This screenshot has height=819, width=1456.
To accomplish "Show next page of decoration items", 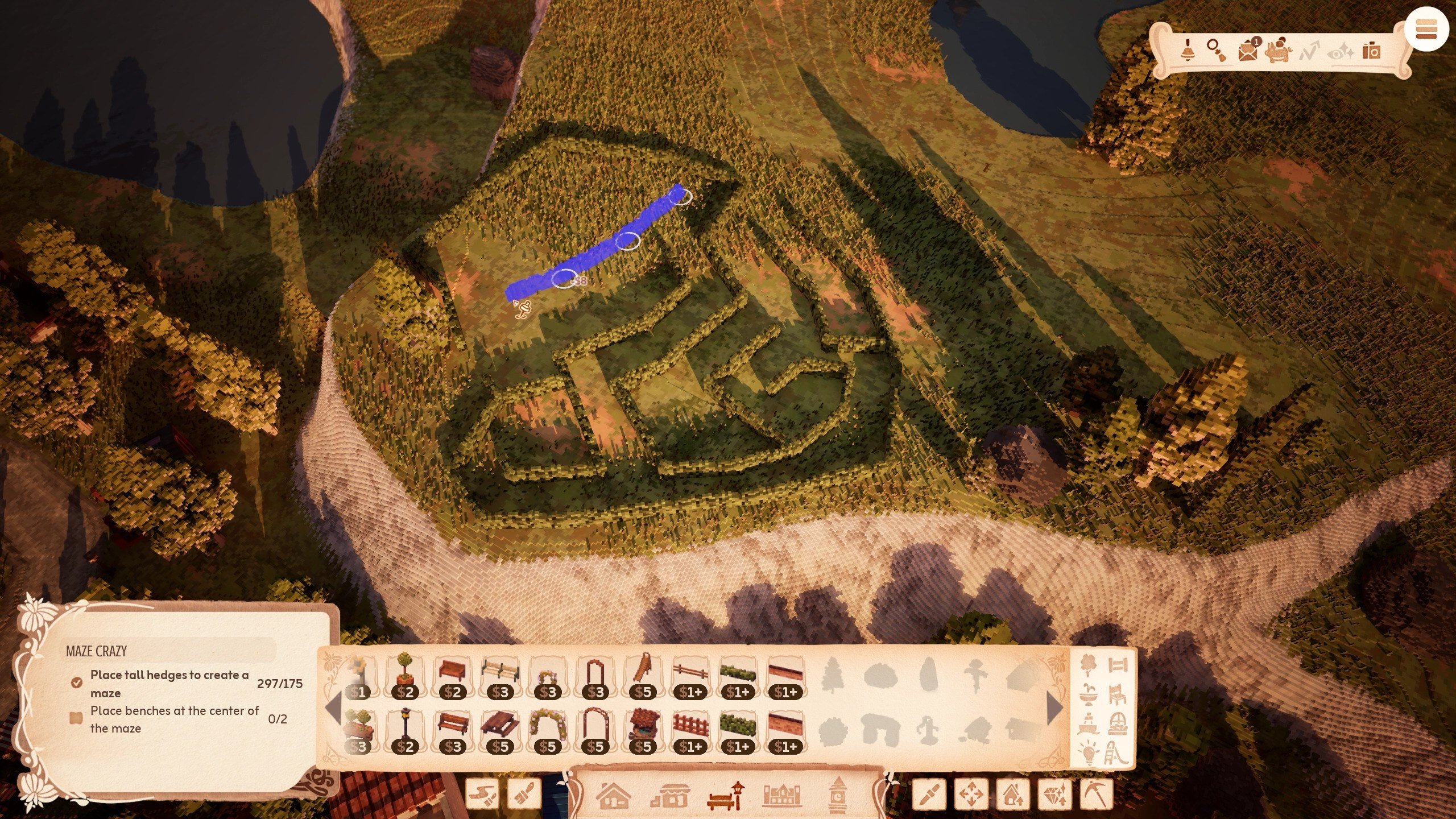I will (1054, 708).
